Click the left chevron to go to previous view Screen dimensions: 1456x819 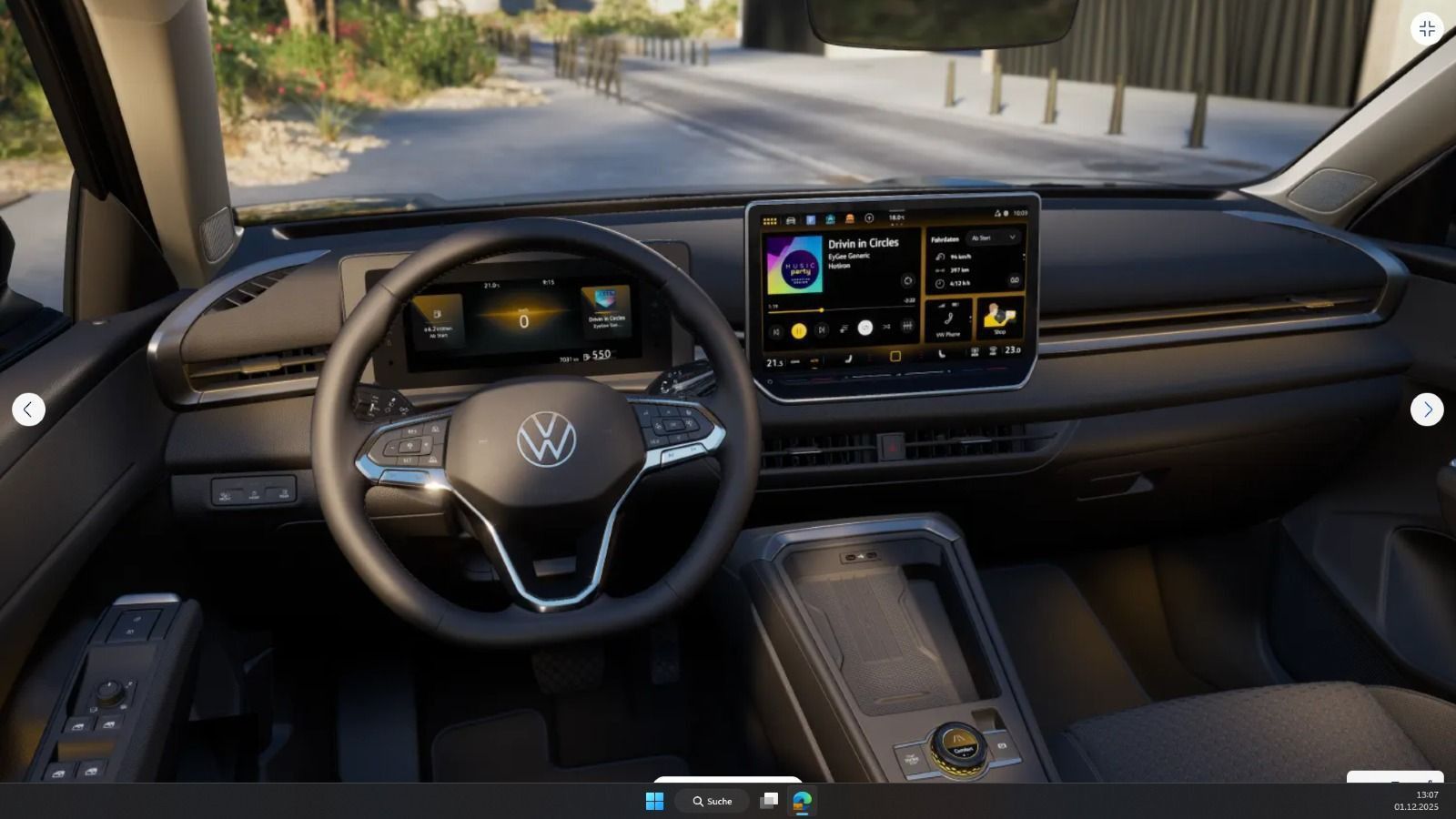[x=29, y=409]
